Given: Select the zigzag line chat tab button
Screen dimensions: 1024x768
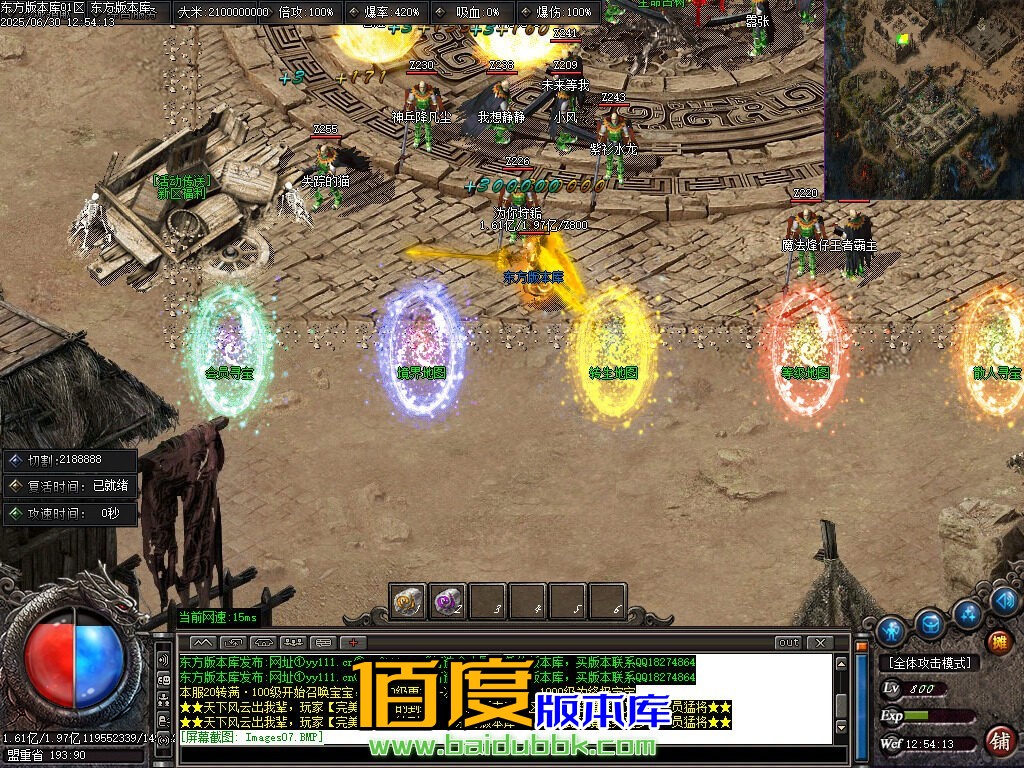Looking at the screenshot, I should point(203,642).
